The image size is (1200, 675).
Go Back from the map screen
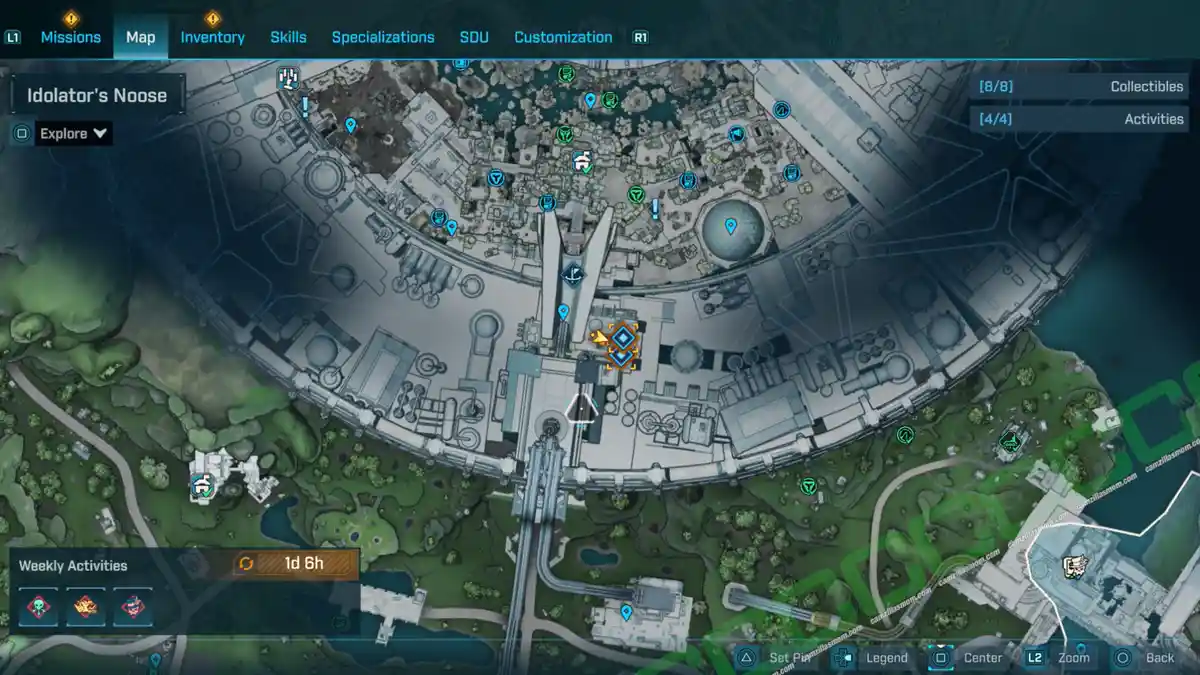pos(1146,657)
